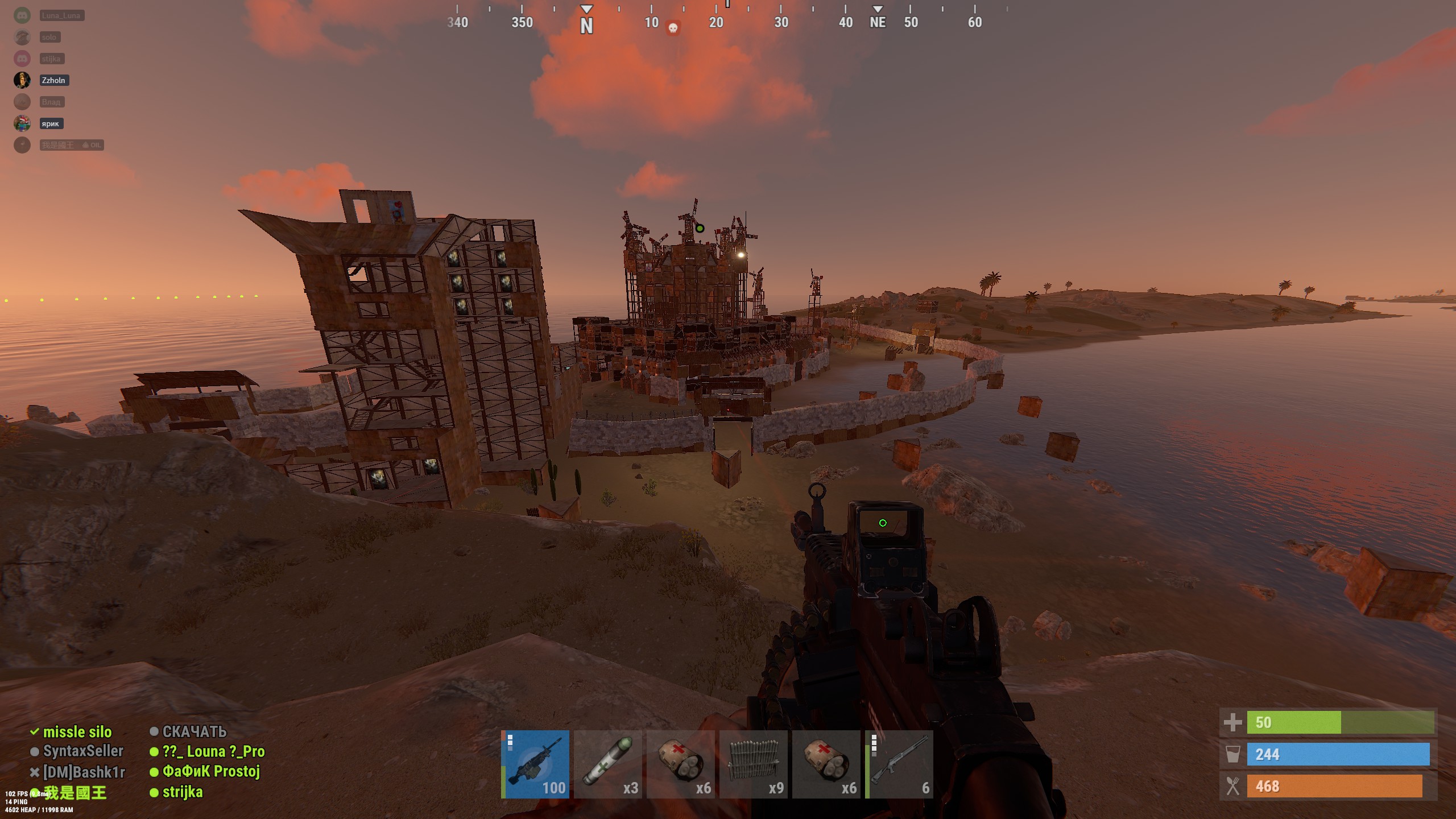Select the M249 machine gun hotbar slot
Screen dimensions: 1456x819
coord(535,764)
